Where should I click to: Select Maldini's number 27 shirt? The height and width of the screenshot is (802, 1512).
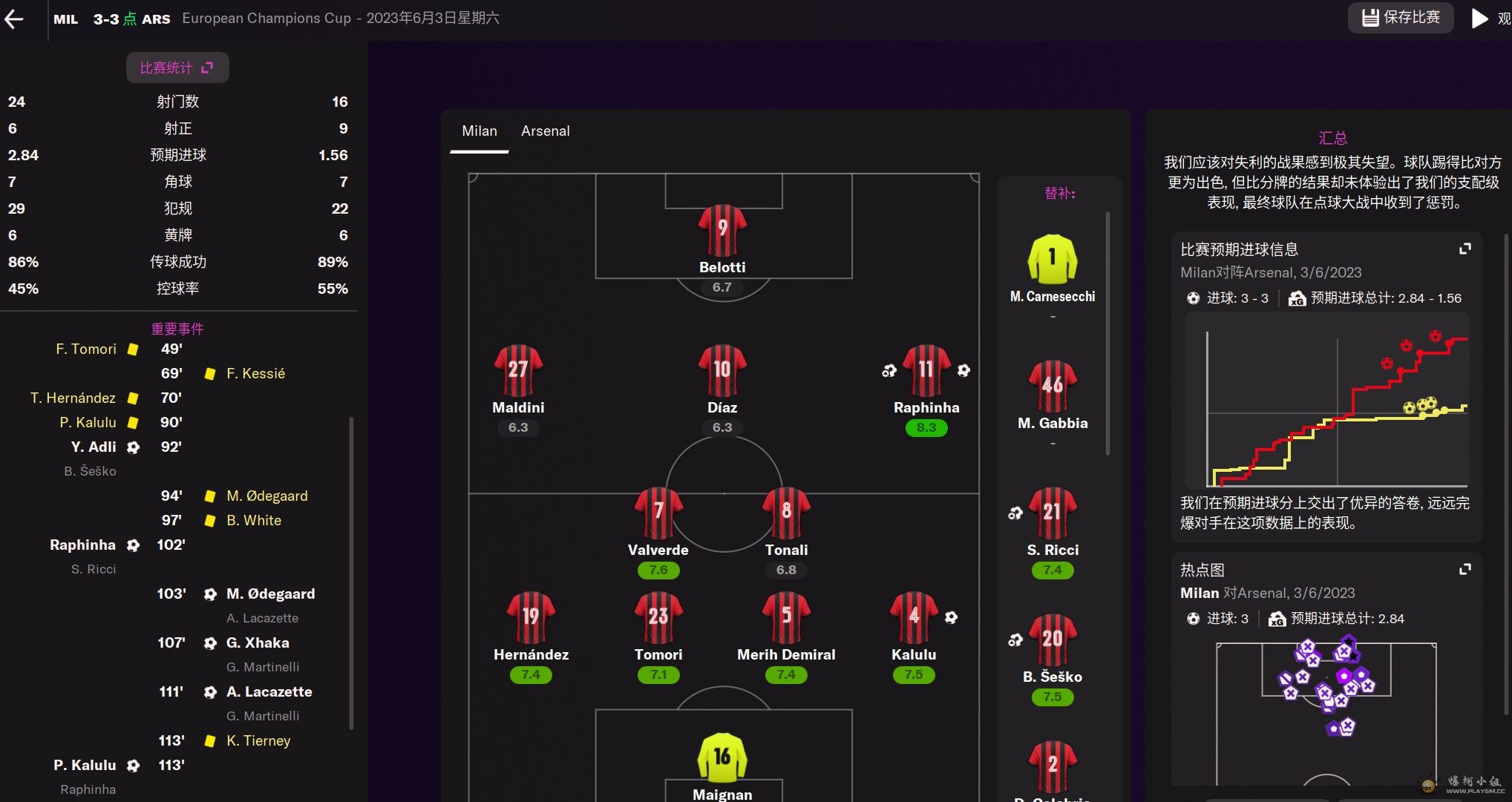(x=518, y=370)
